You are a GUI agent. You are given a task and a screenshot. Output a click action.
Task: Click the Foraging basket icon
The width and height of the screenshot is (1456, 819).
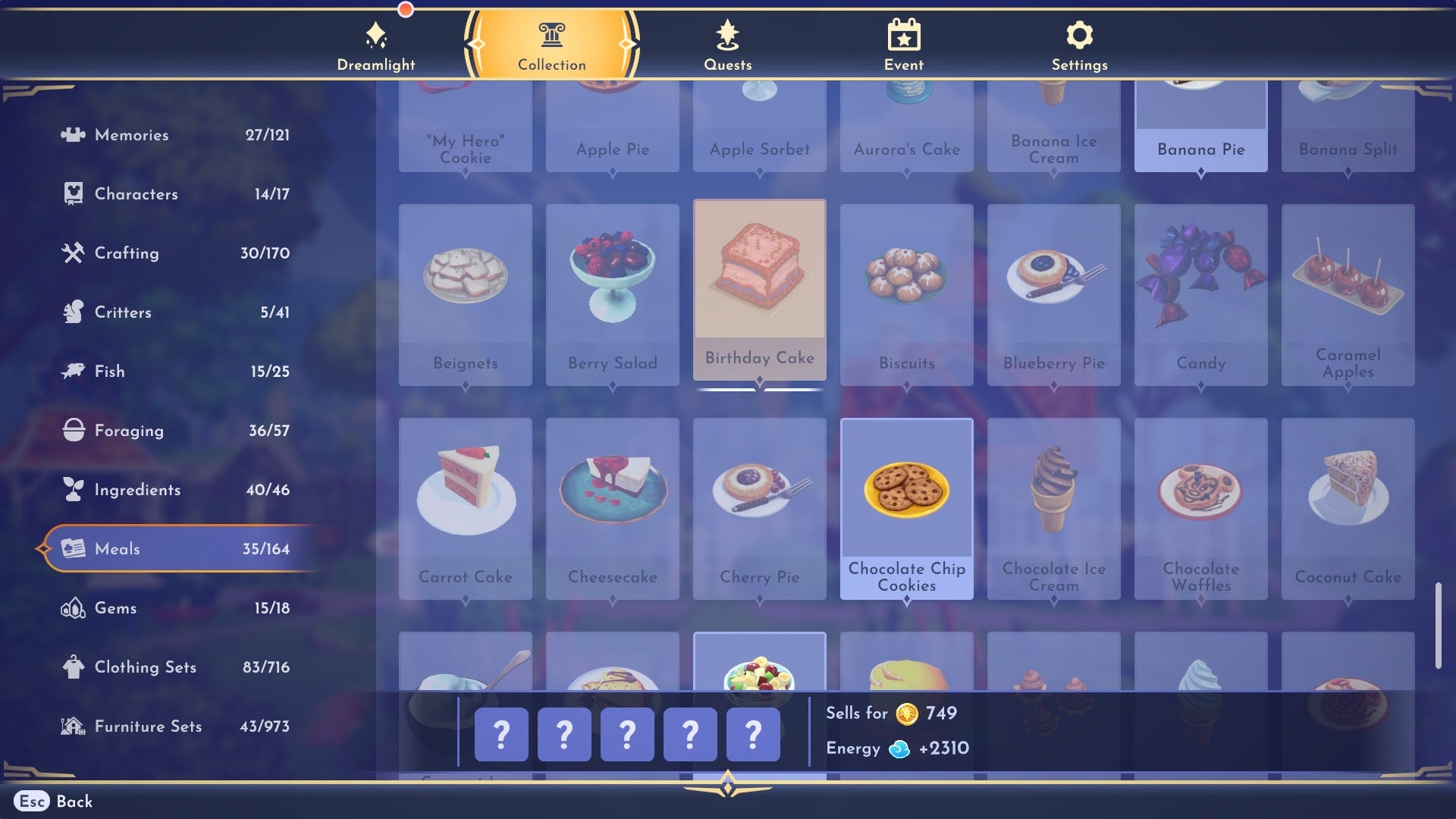pos(72,430)
